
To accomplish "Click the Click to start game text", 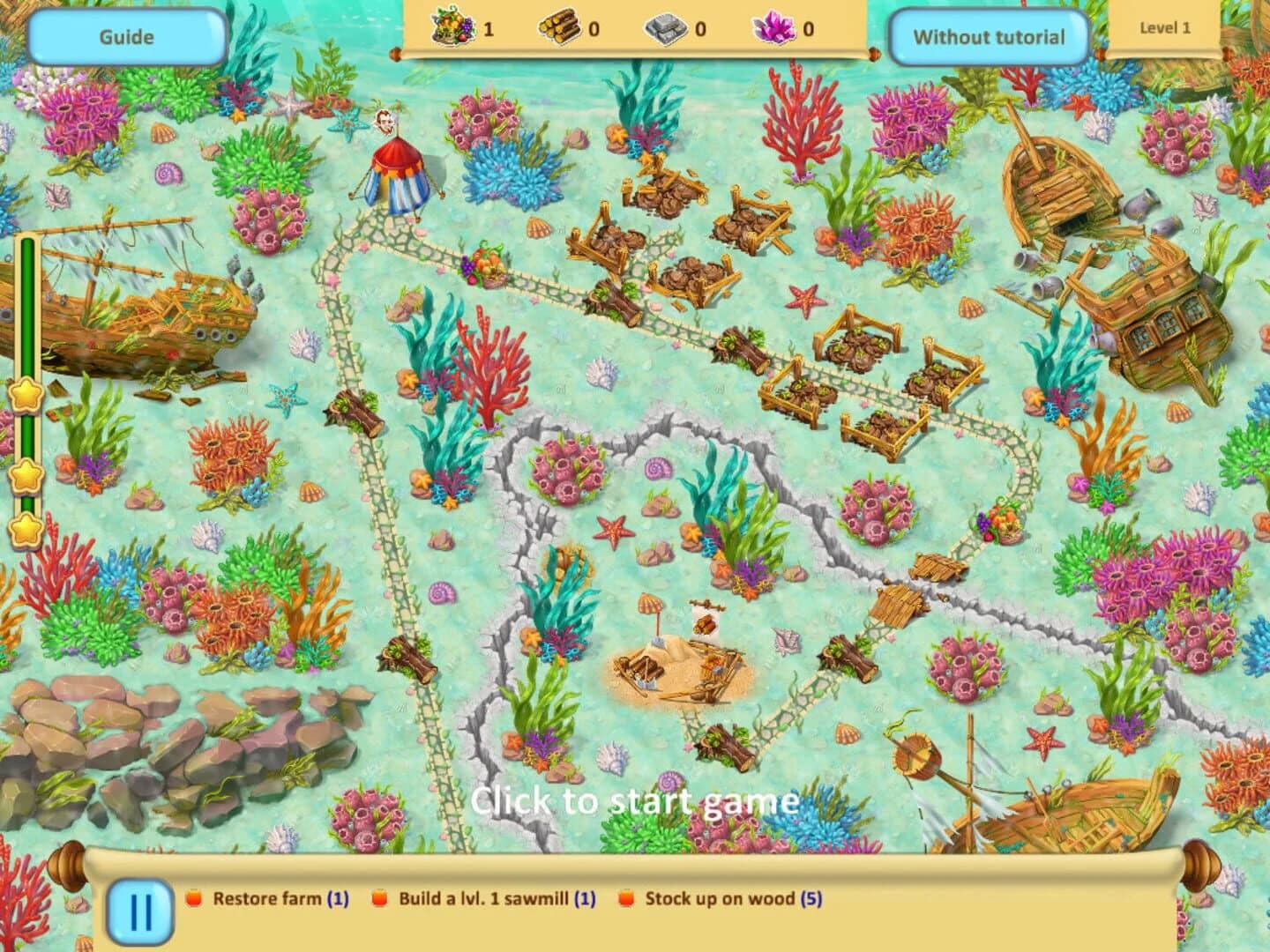I will pyautogui.click(x=635, y=801).
